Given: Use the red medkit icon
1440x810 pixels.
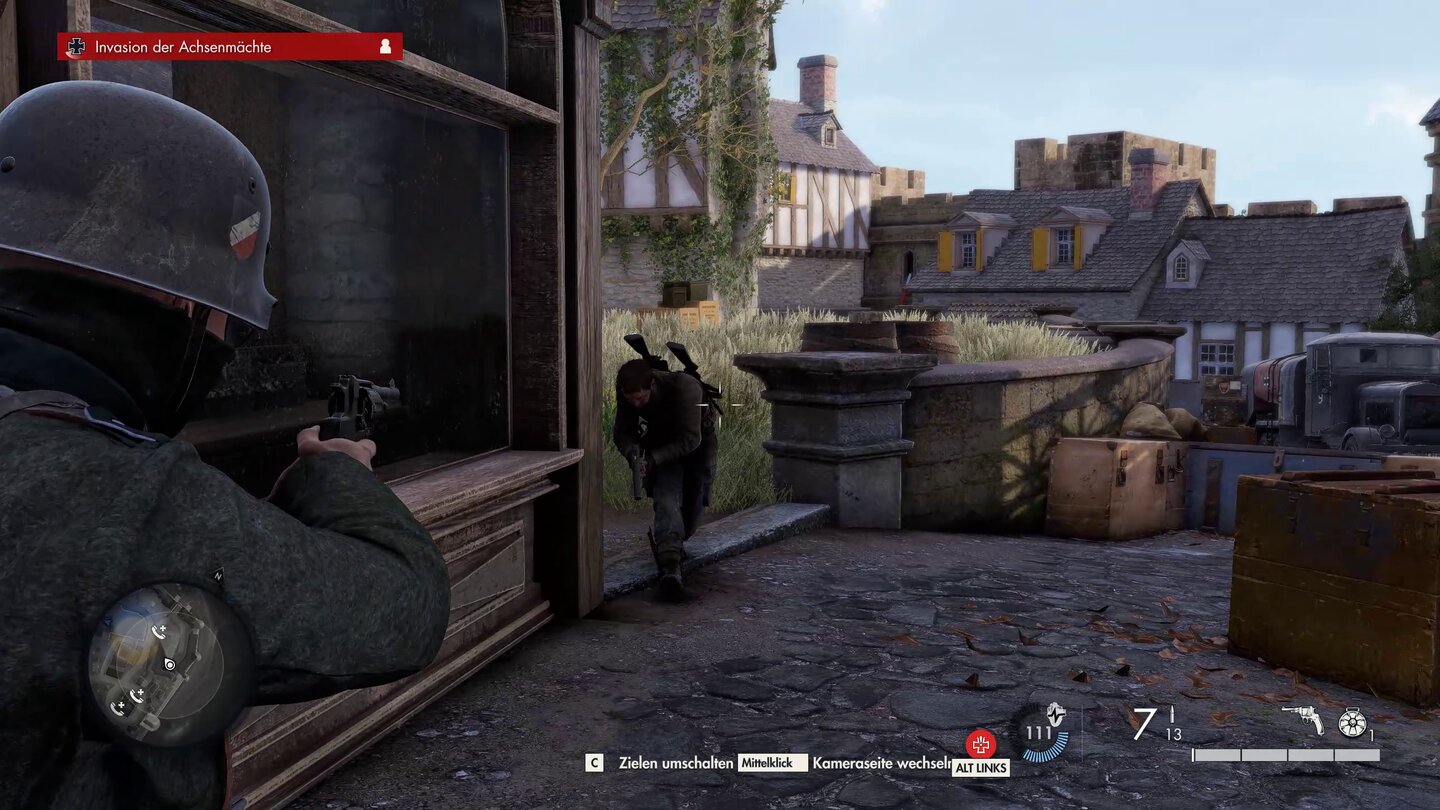Looking at the screenshot, I should click(x=981, y=744).
